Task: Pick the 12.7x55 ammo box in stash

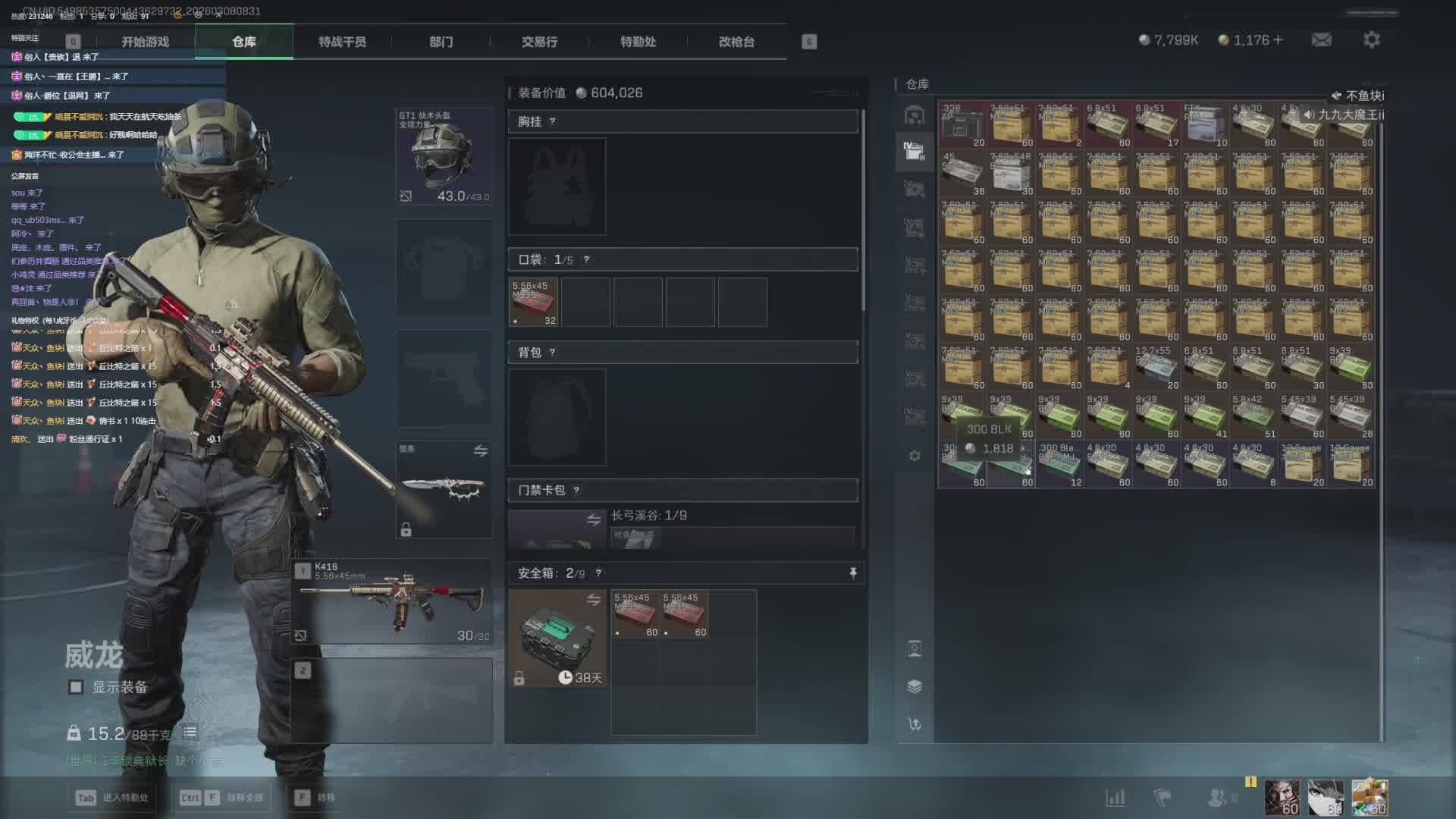Action: [x=1156, y=369]
